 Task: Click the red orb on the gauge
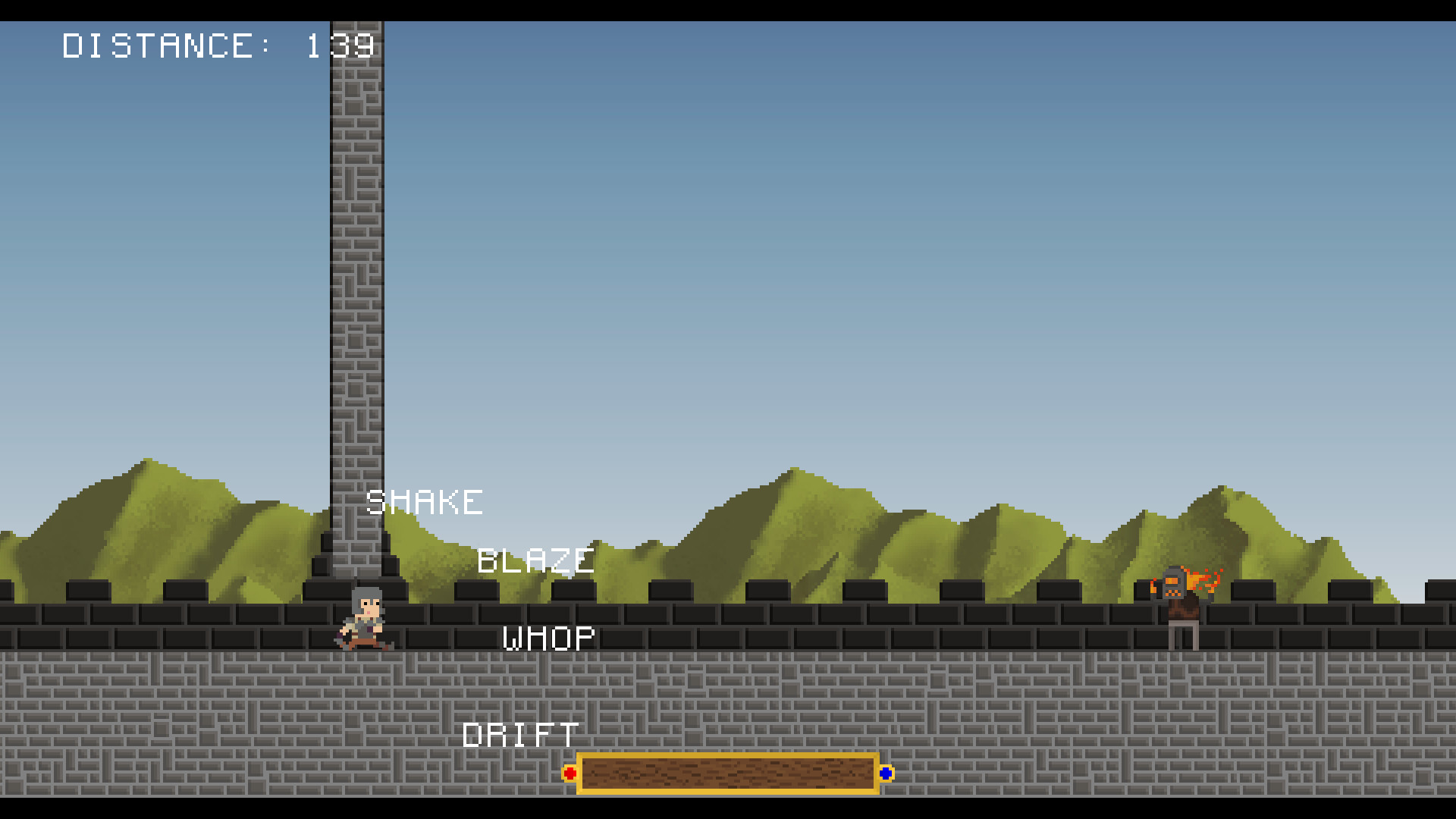pos(570,773)
